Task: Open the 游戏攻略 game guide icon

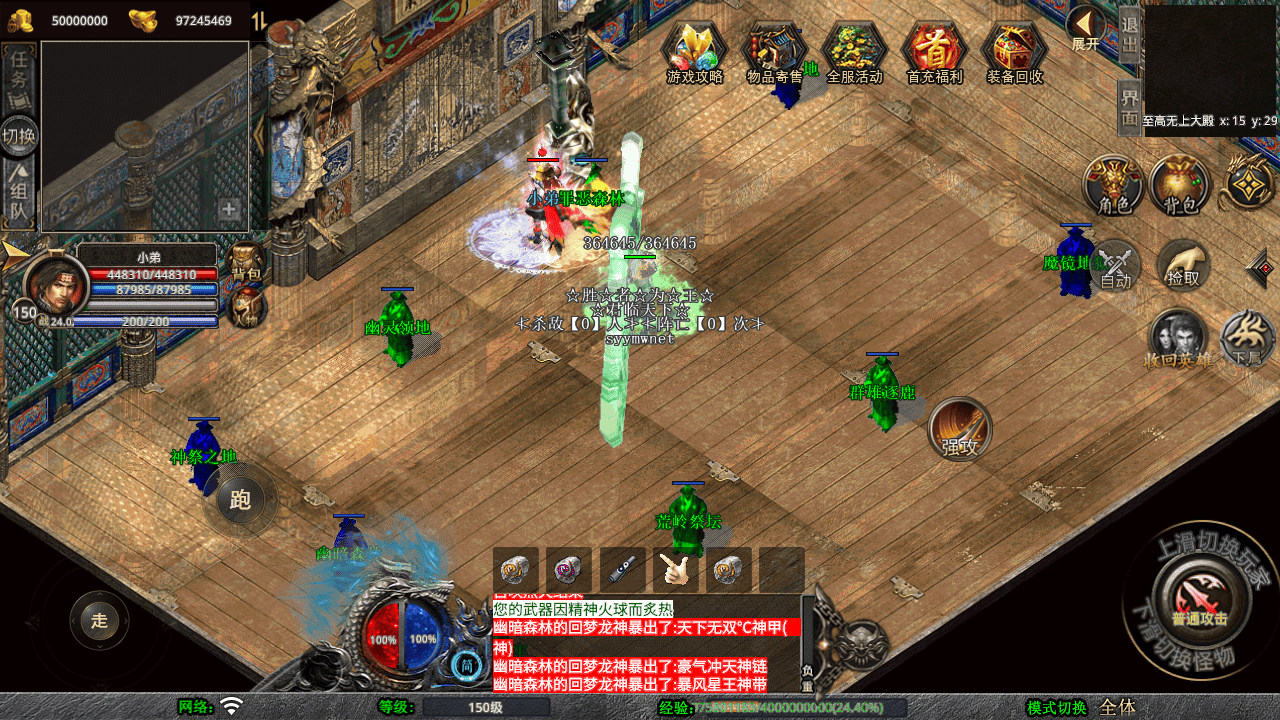Action: (695, 51)
